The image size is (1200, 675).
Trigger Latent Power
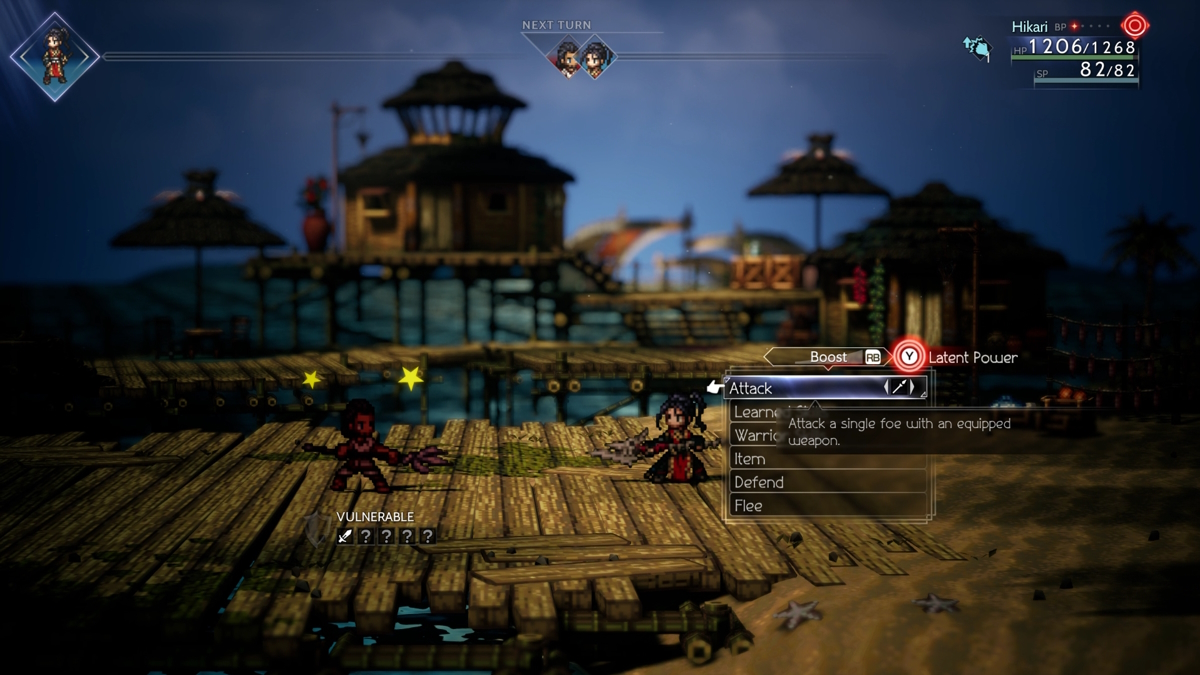(x=908, y=357)
